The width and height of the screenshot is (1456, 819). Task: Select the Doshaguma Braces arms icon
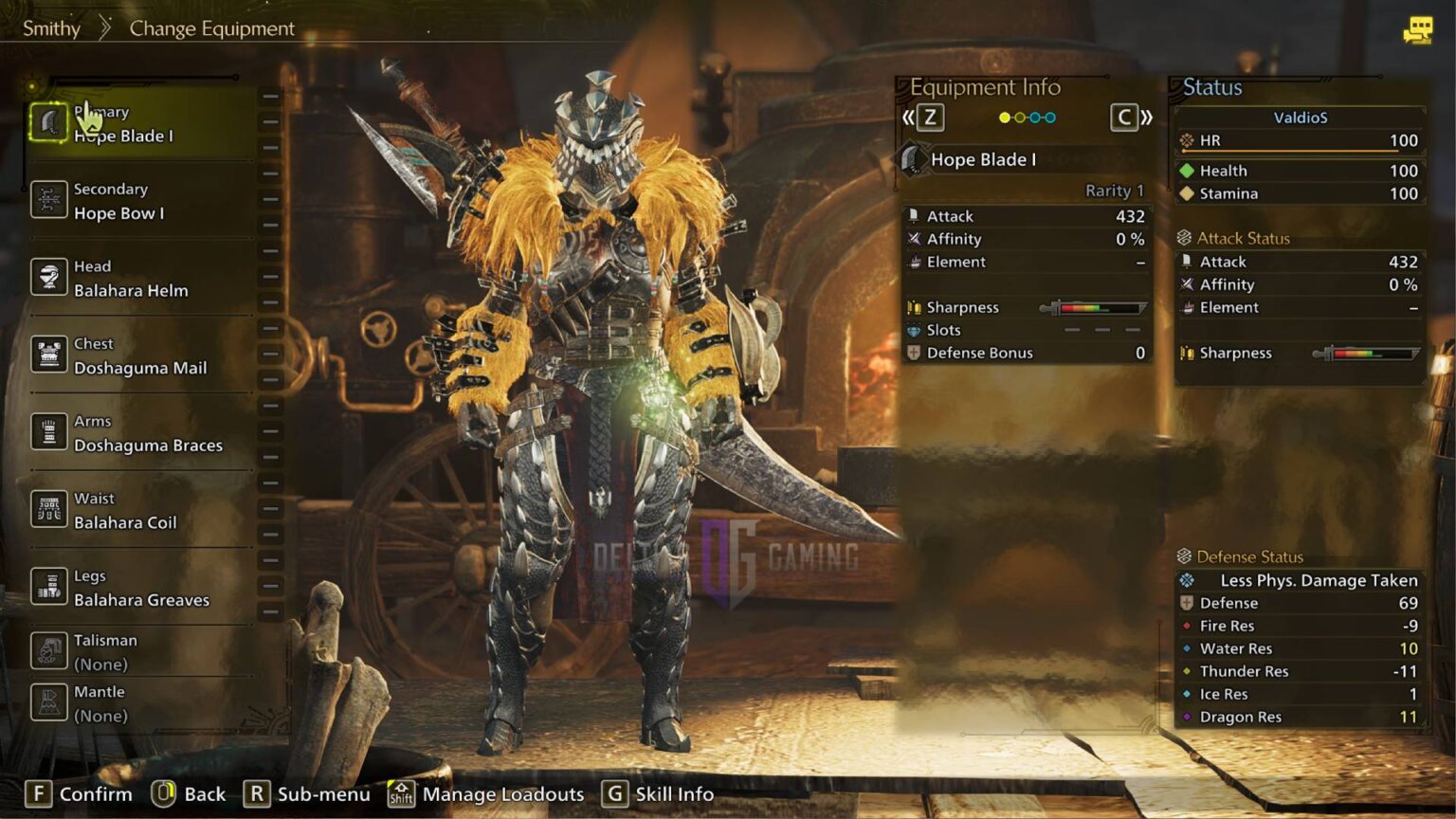pos(48,432)
